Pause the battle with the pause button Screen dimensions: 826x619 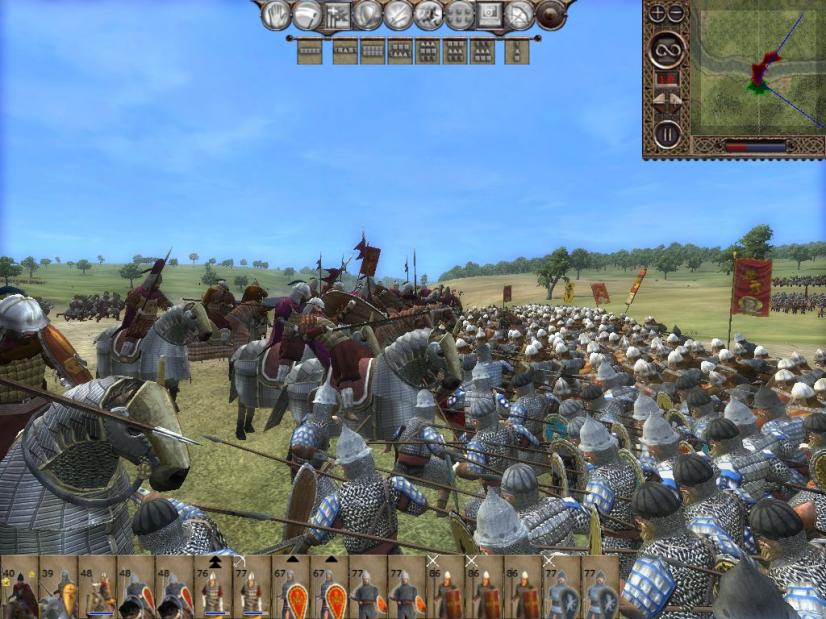pyautogui.click(x=666, y=132)
